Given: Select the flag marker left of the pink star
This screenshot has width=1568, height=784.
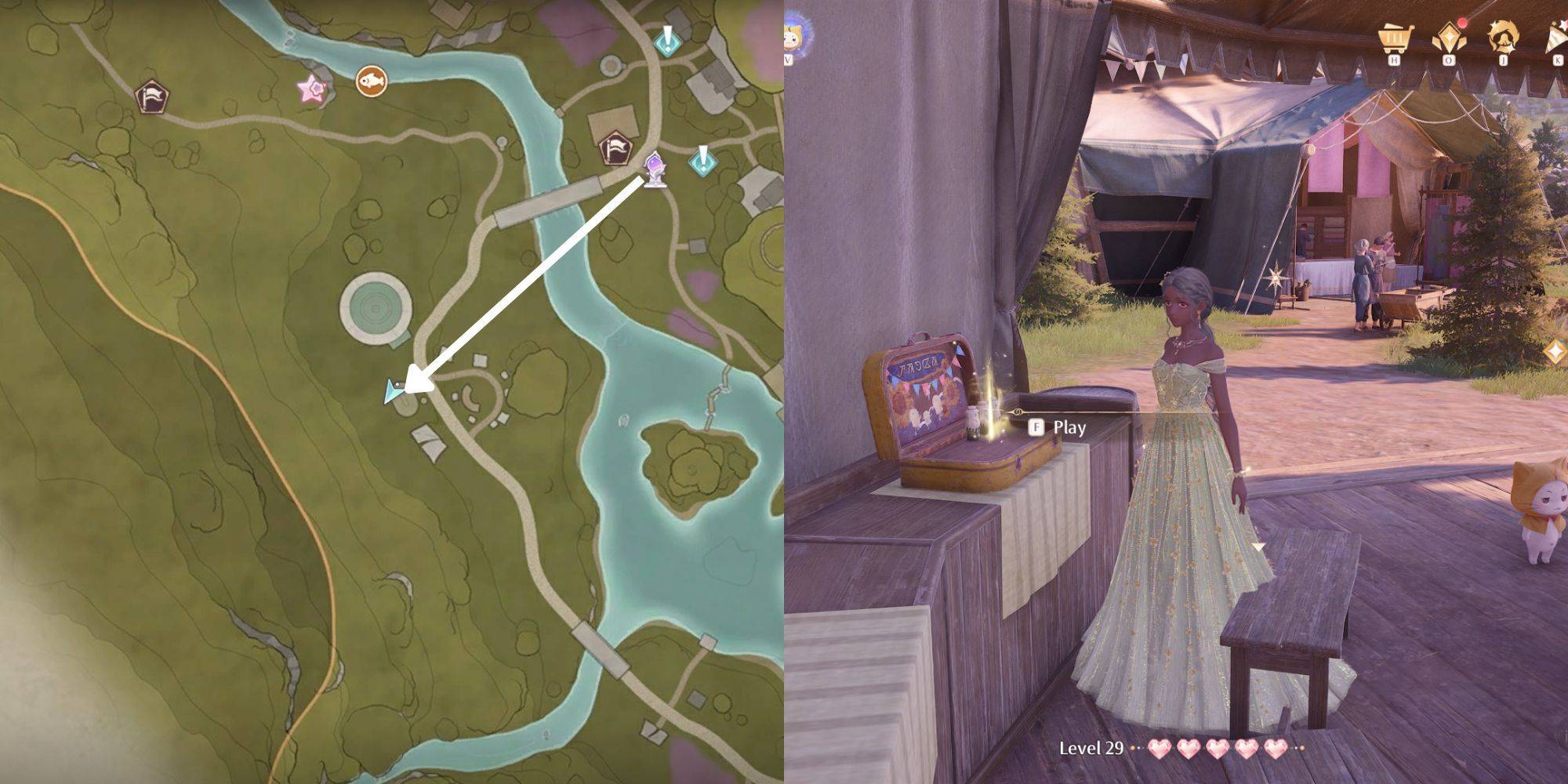Looking at the screenshot, I should coord(152,97).
